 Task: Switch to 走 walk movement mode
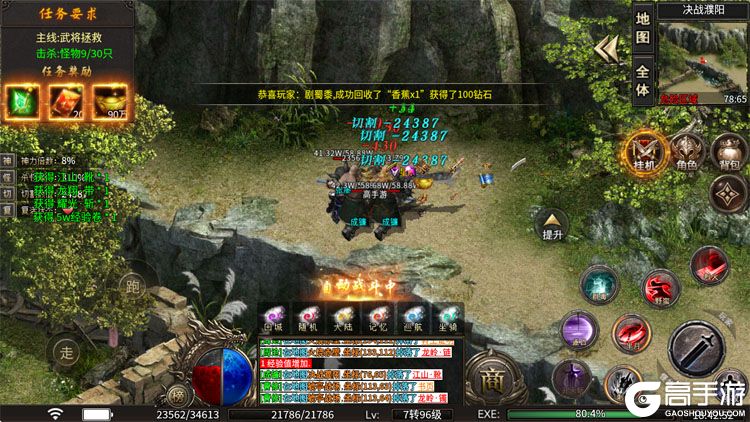pos(67,351)
